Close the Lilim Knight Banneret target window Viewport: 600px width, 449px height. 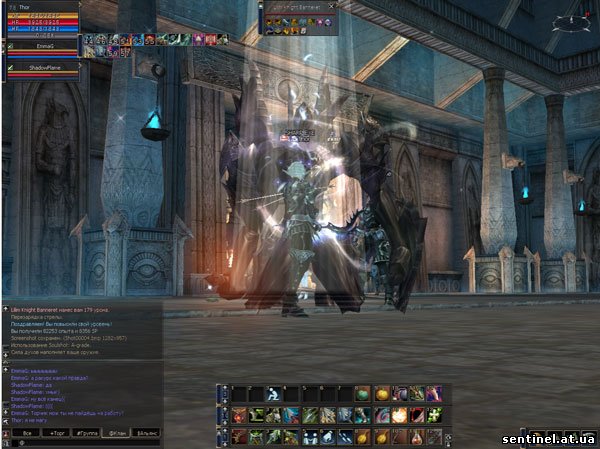[x=333, y=6]
